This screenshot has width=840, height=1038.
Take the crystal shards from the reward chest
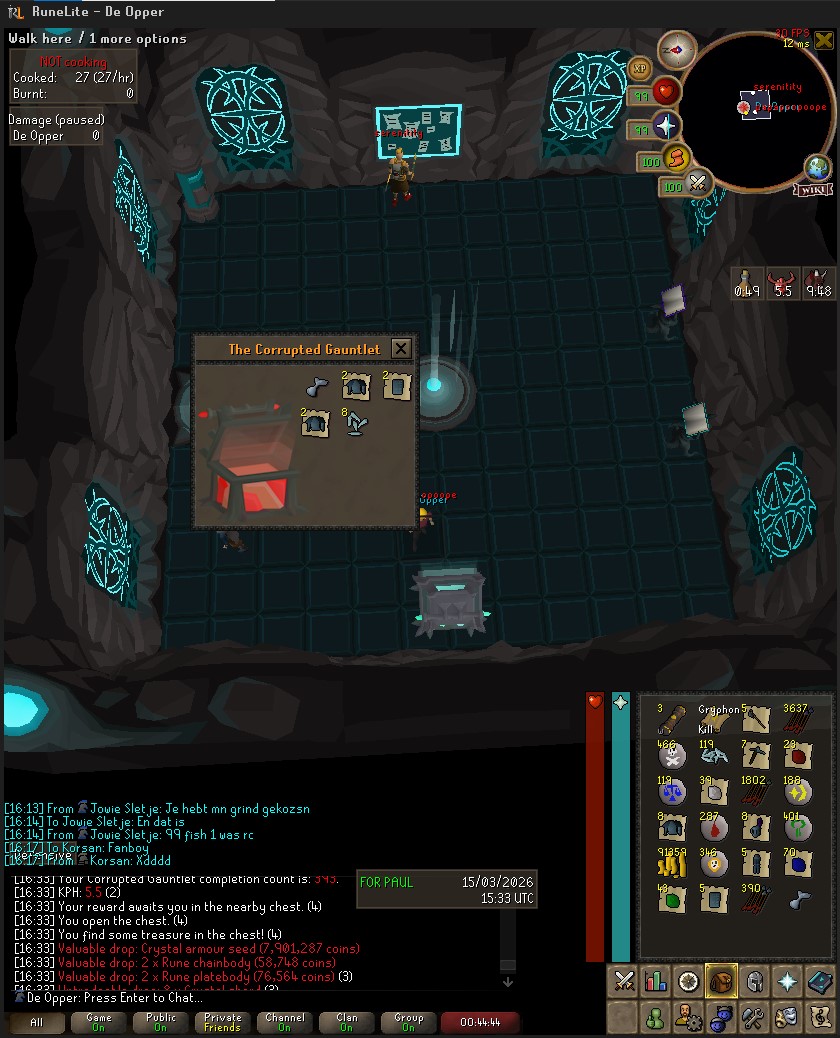(356, 424)
